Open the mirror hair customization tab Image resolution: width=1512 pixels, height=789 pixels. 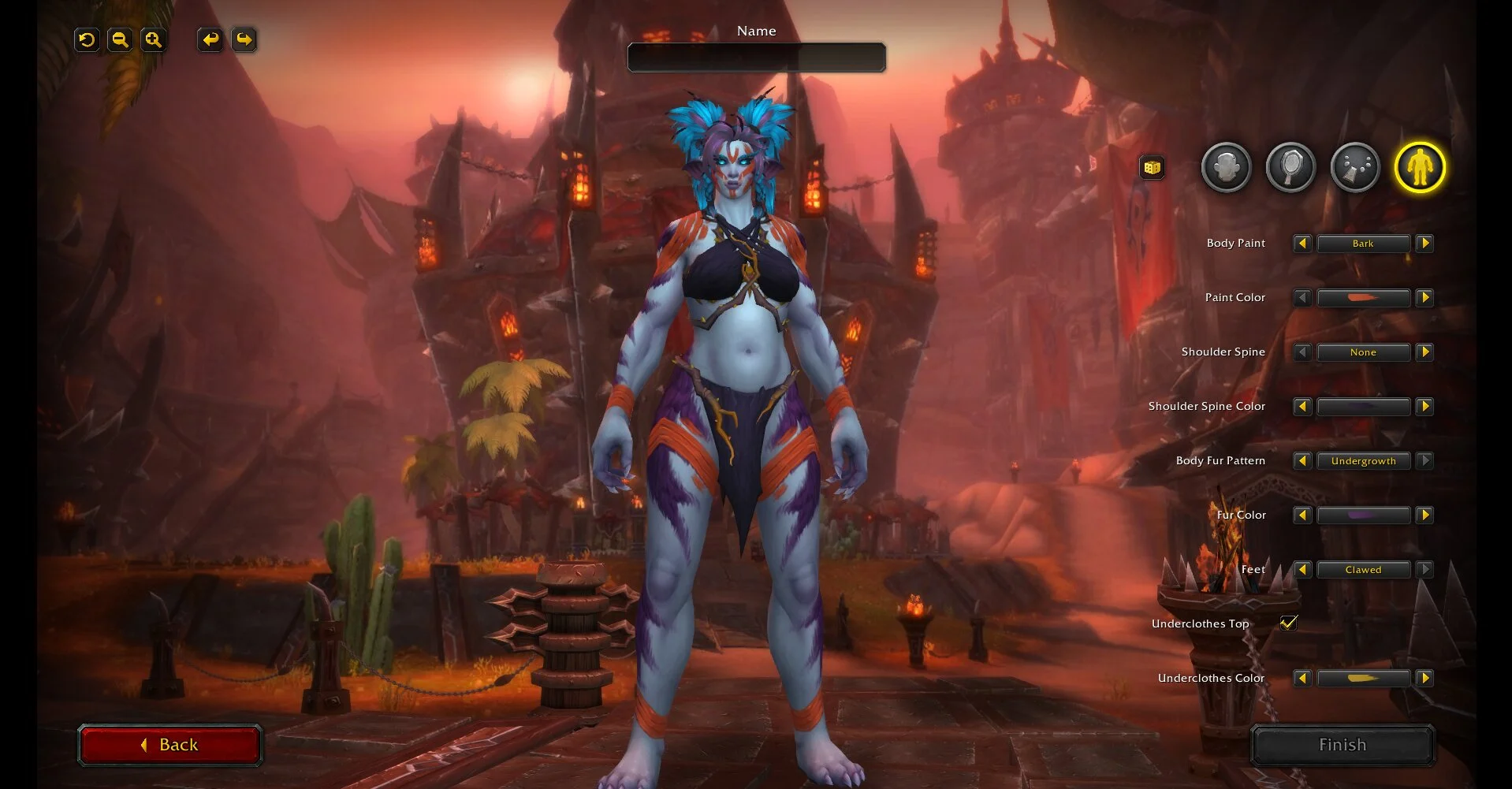(x=1290, y=167)
